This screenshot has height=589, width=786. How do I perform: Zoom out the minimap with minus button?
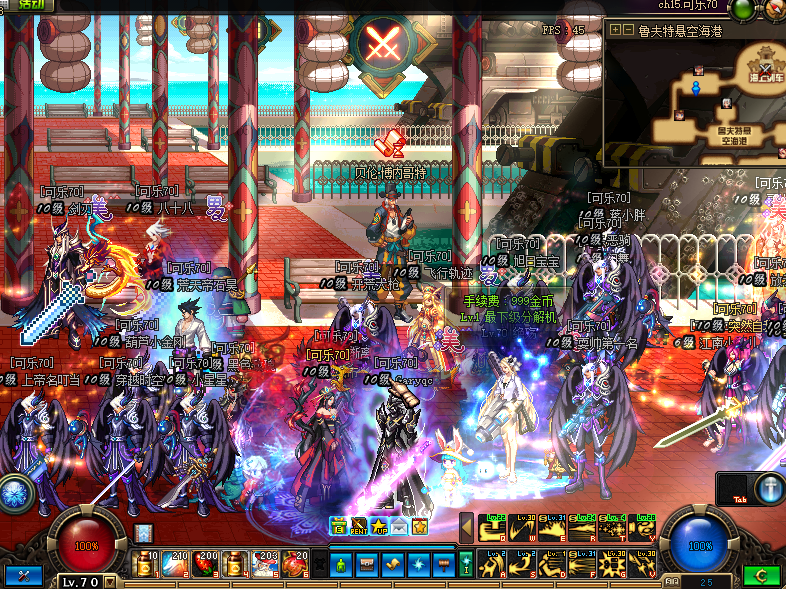pyautogui.click(x=627, y=30)
